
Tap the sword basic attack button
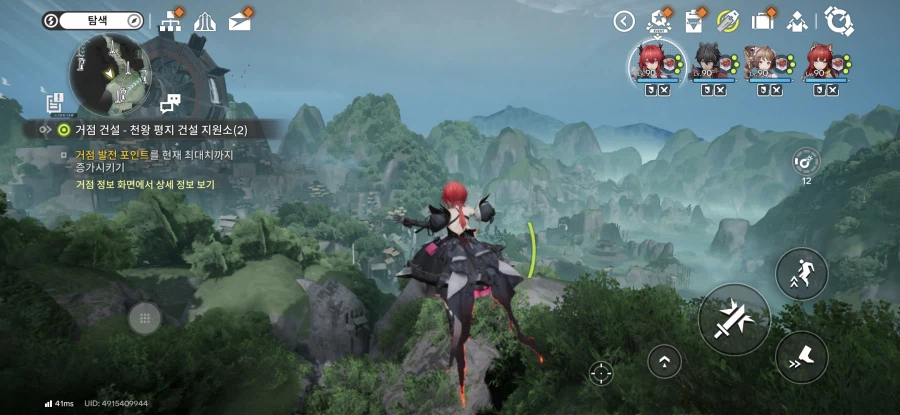click(x=734, y=319)
